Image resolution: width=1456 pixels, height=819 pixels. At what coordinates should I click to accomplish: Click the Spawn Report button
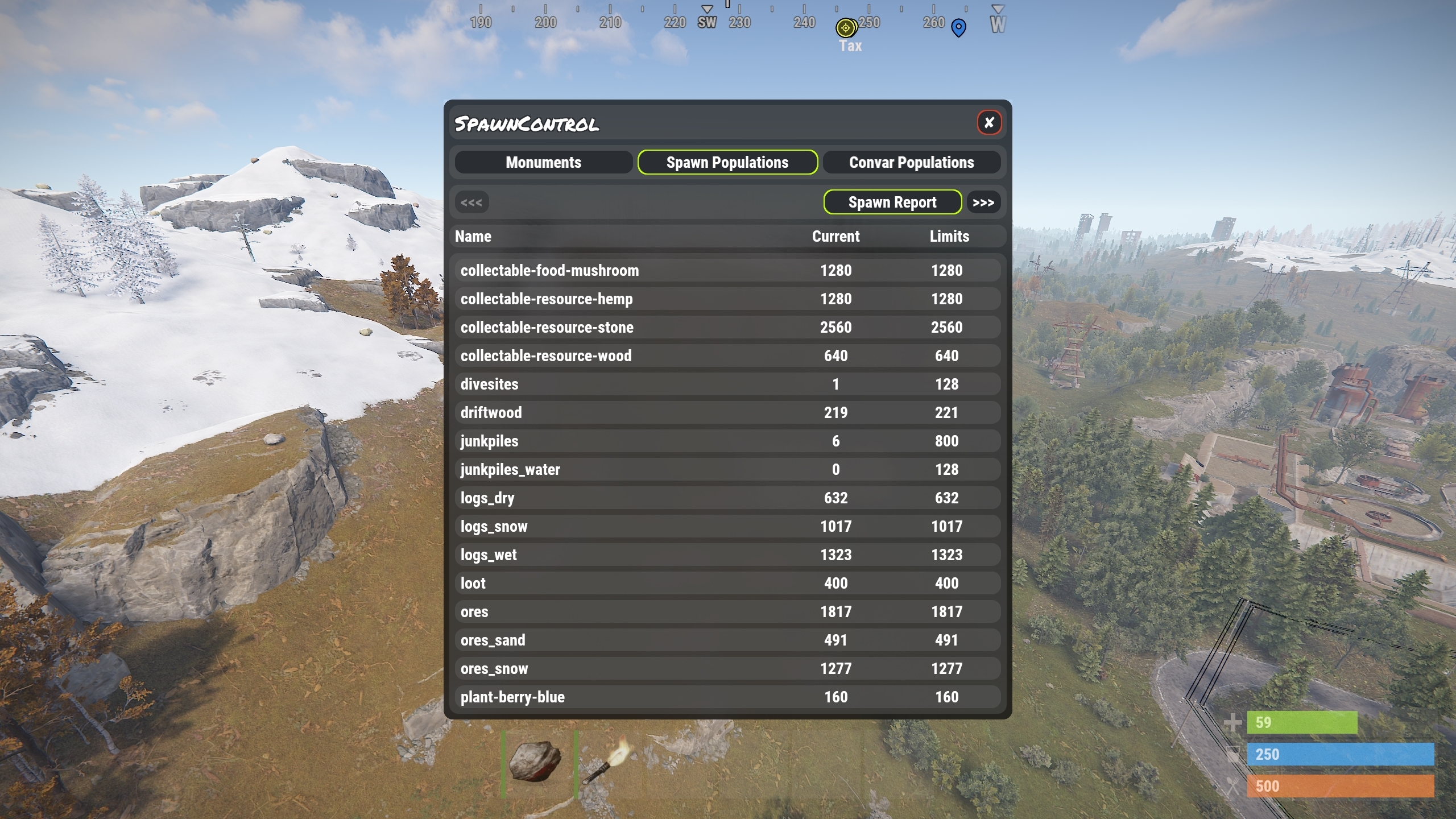892,202
